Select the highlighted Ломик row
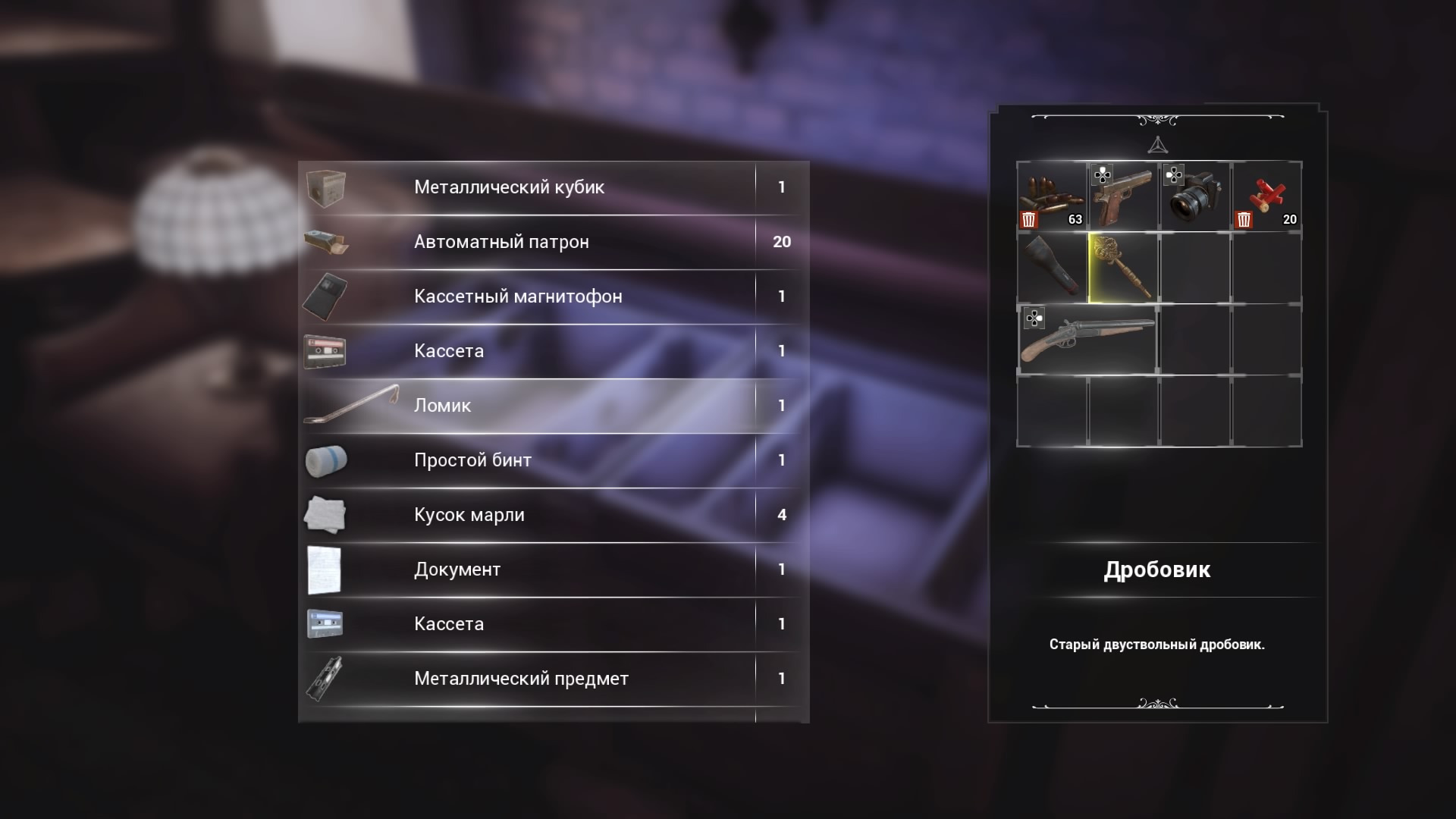Viewport: 1456px width, 819px height. click(552, 406)
